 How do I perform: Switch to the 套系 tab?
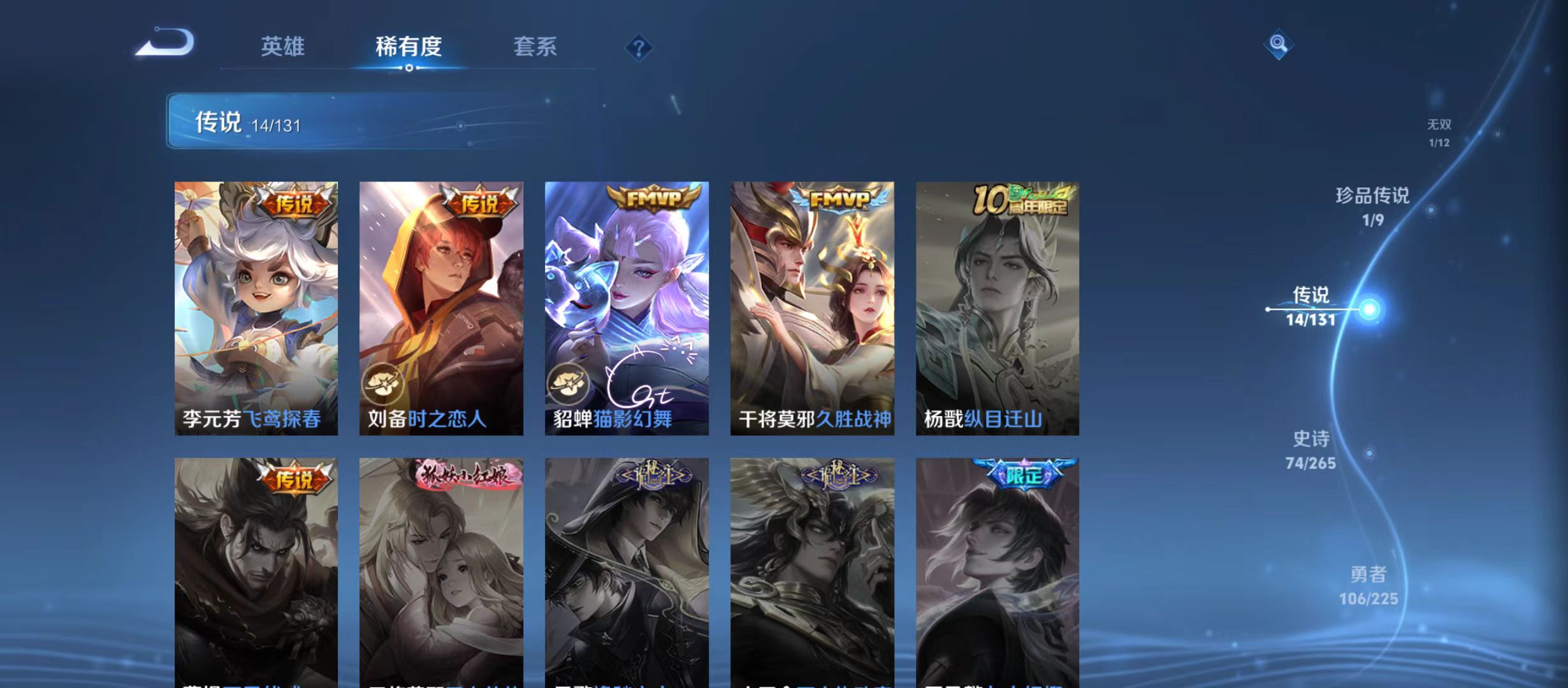pyautogui.click(x=537, y=47)
